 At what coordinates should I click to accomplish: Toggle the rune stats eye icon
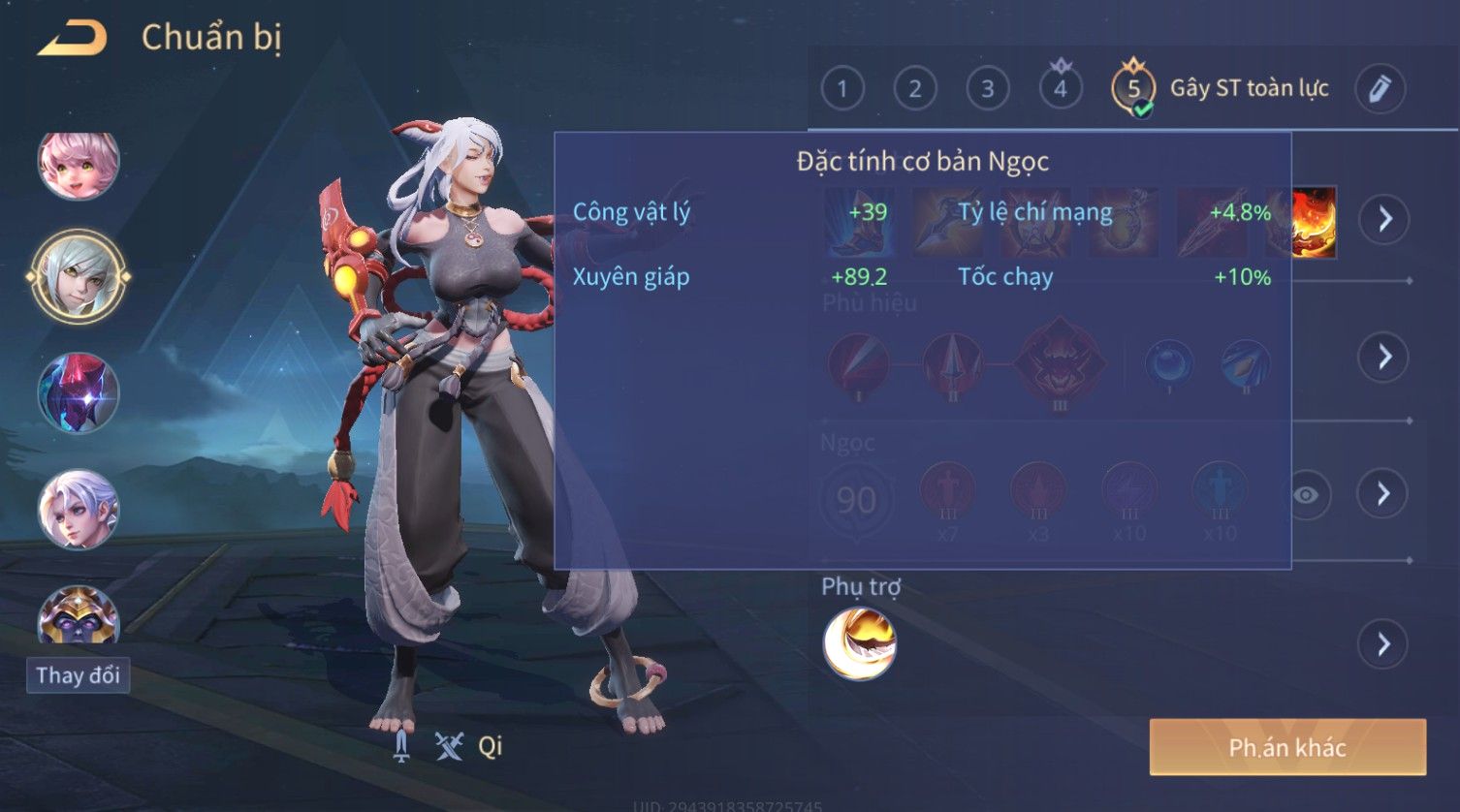coord(1306,495)
